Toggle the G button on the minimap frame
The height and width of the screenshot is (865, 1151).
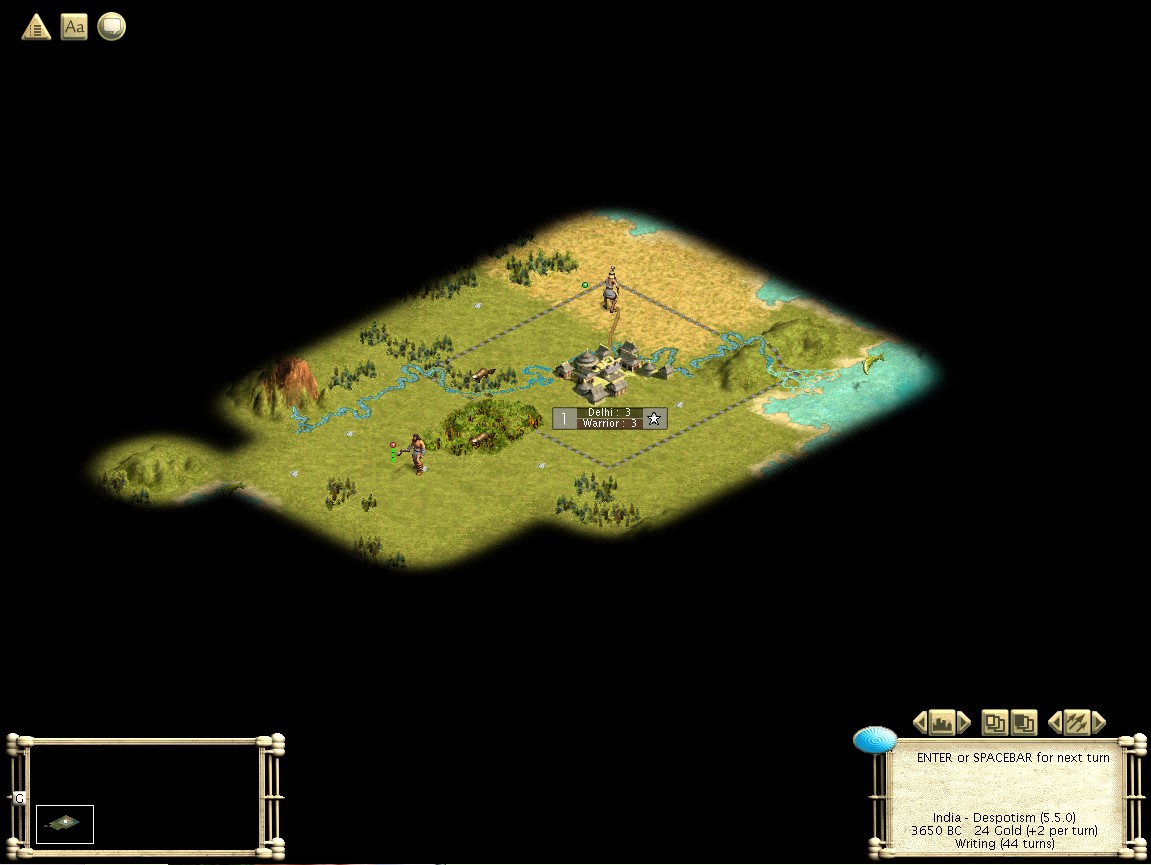click(x=18, y=799)
